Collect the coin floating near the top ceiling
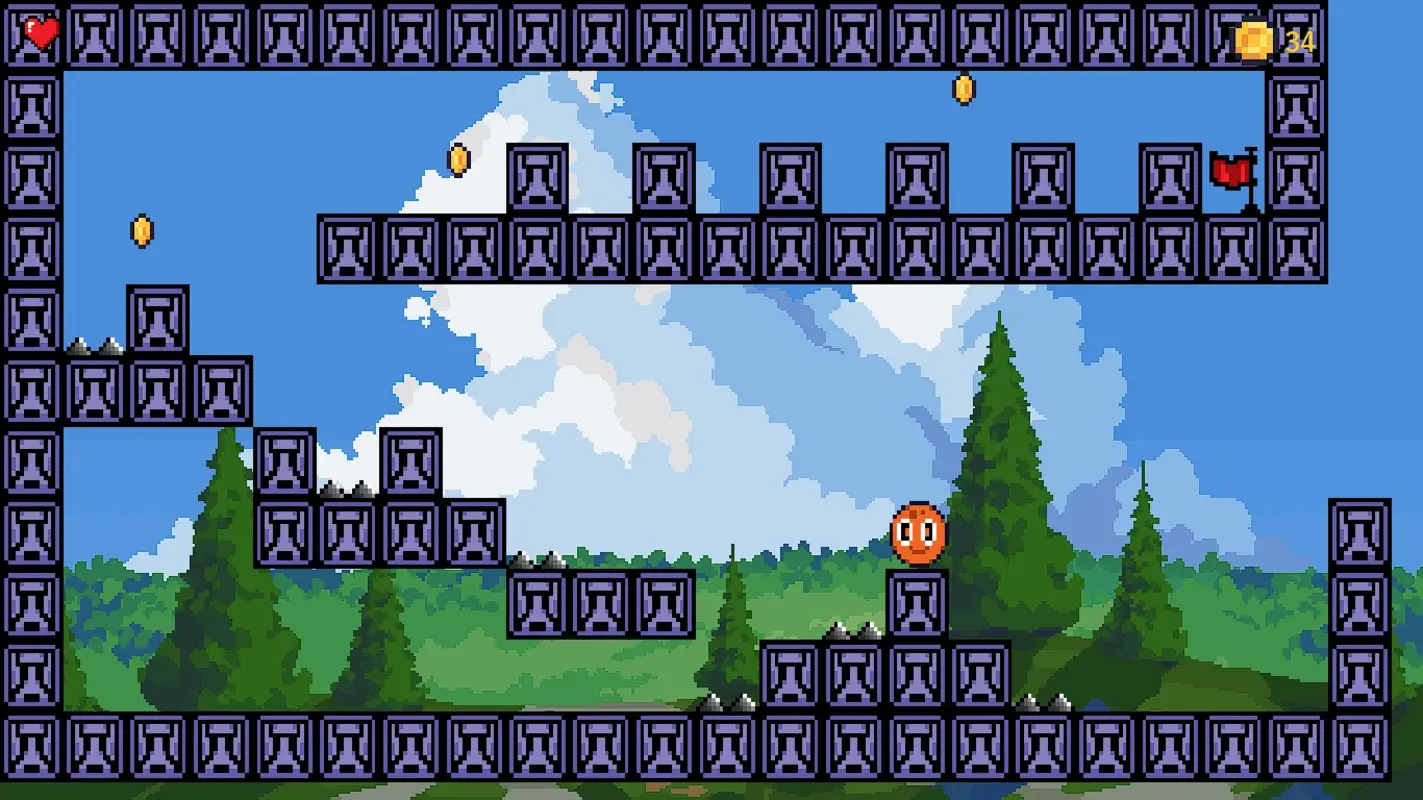 [962, 88]
